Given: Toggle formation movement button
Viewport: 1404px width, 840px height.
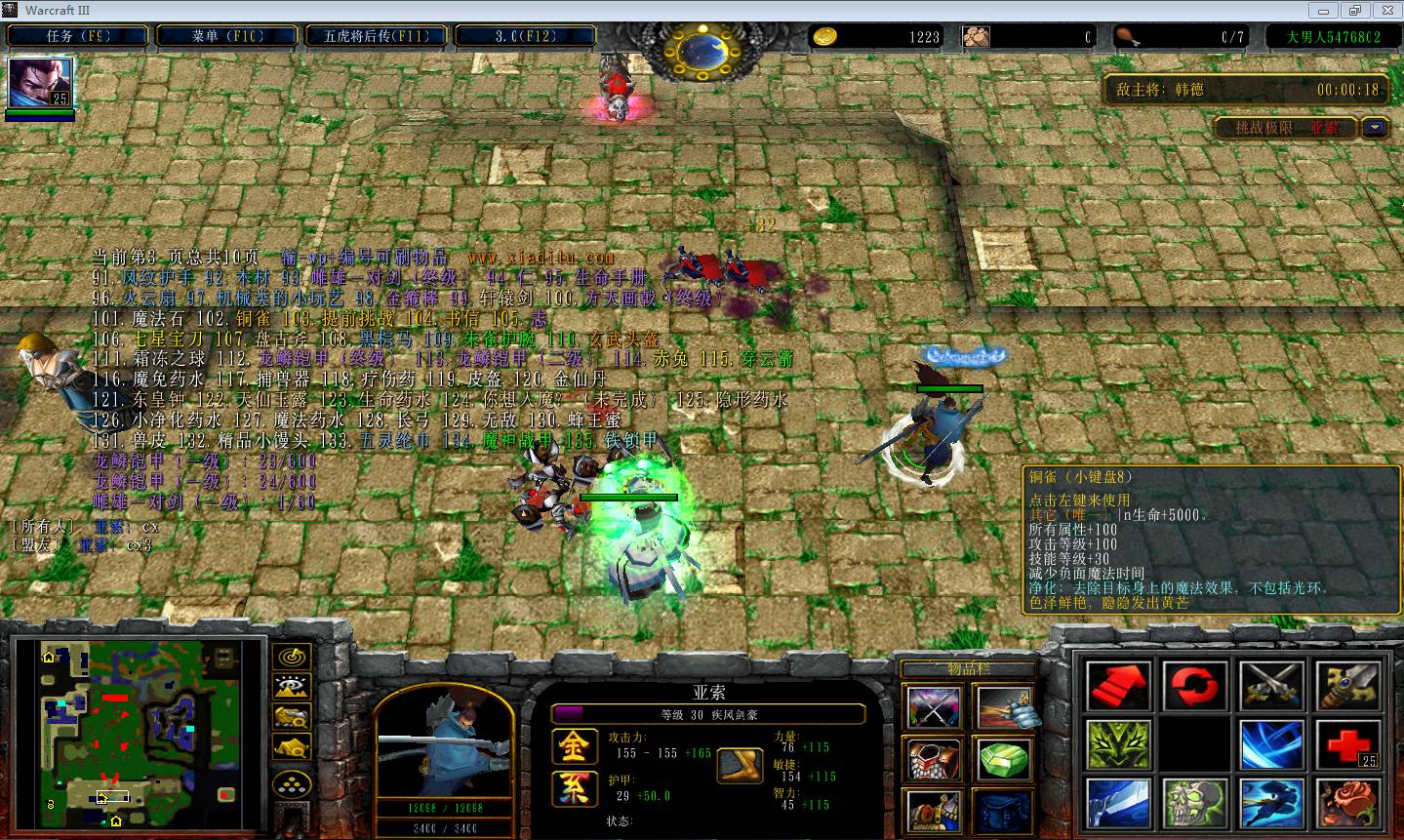Looking at the screenshot, I should point(292,783).
